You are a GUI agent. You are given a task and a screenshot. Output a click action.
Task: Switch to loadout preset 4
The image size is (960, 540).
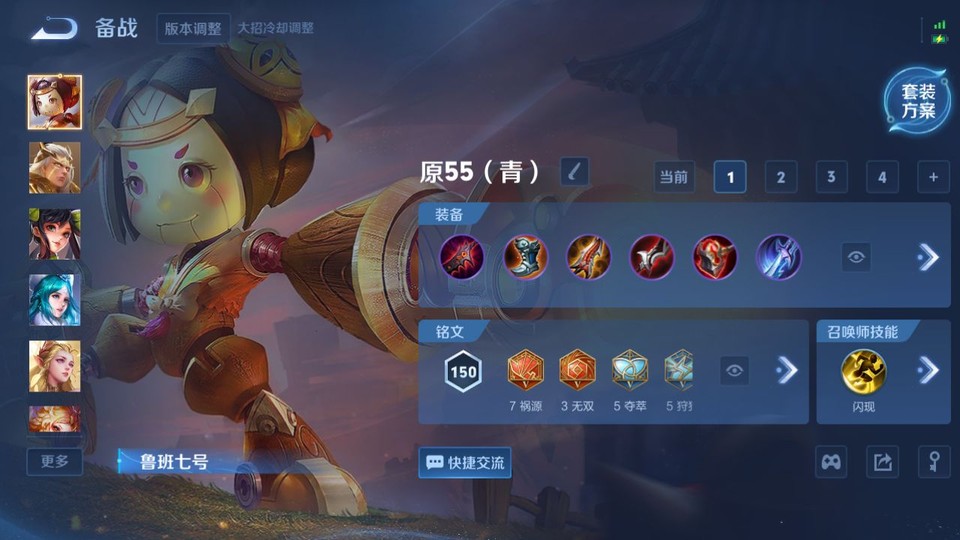click(x=882, y=177)
